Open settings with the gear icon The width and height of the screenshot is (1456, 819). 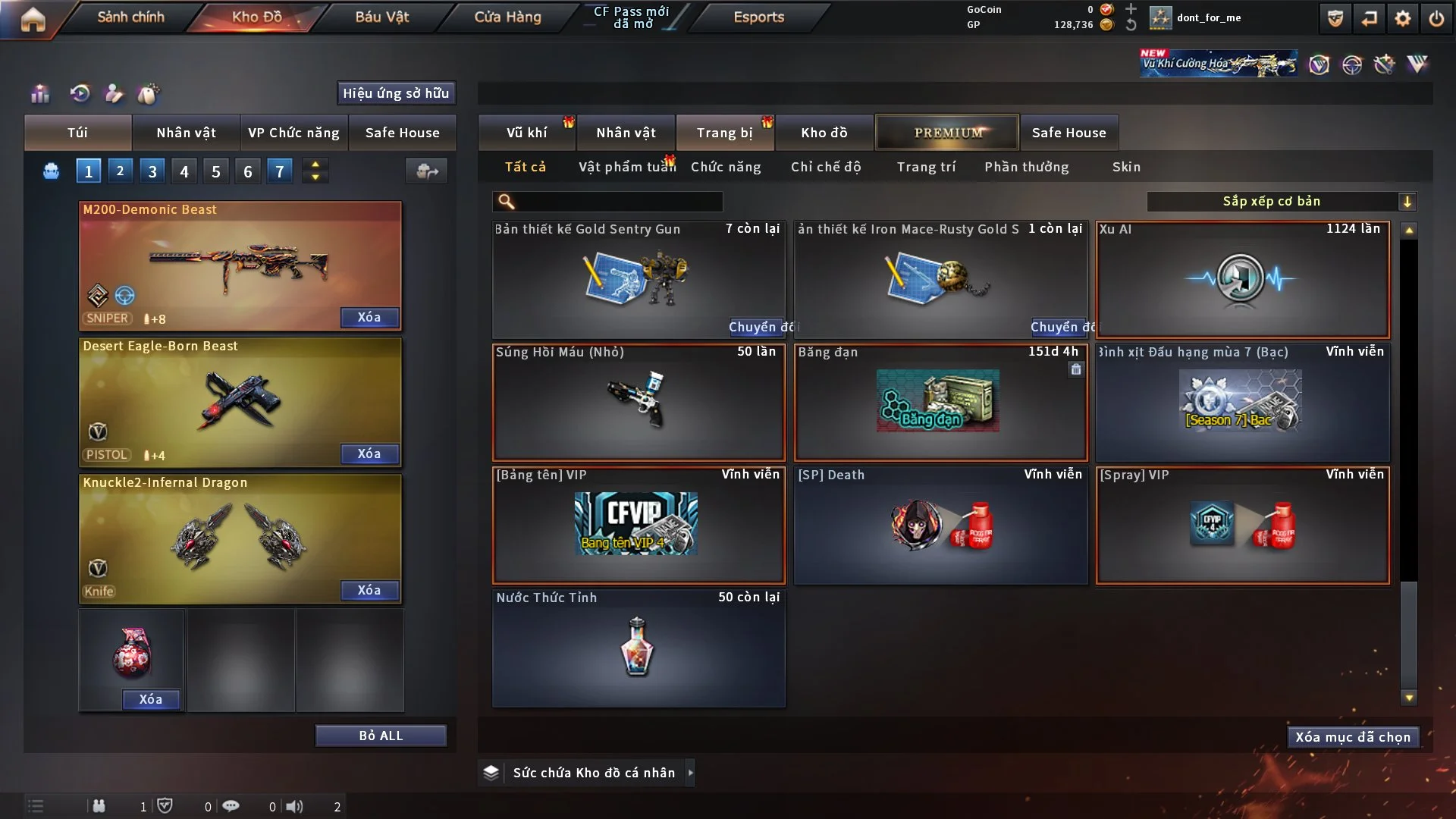point(1403,18)
